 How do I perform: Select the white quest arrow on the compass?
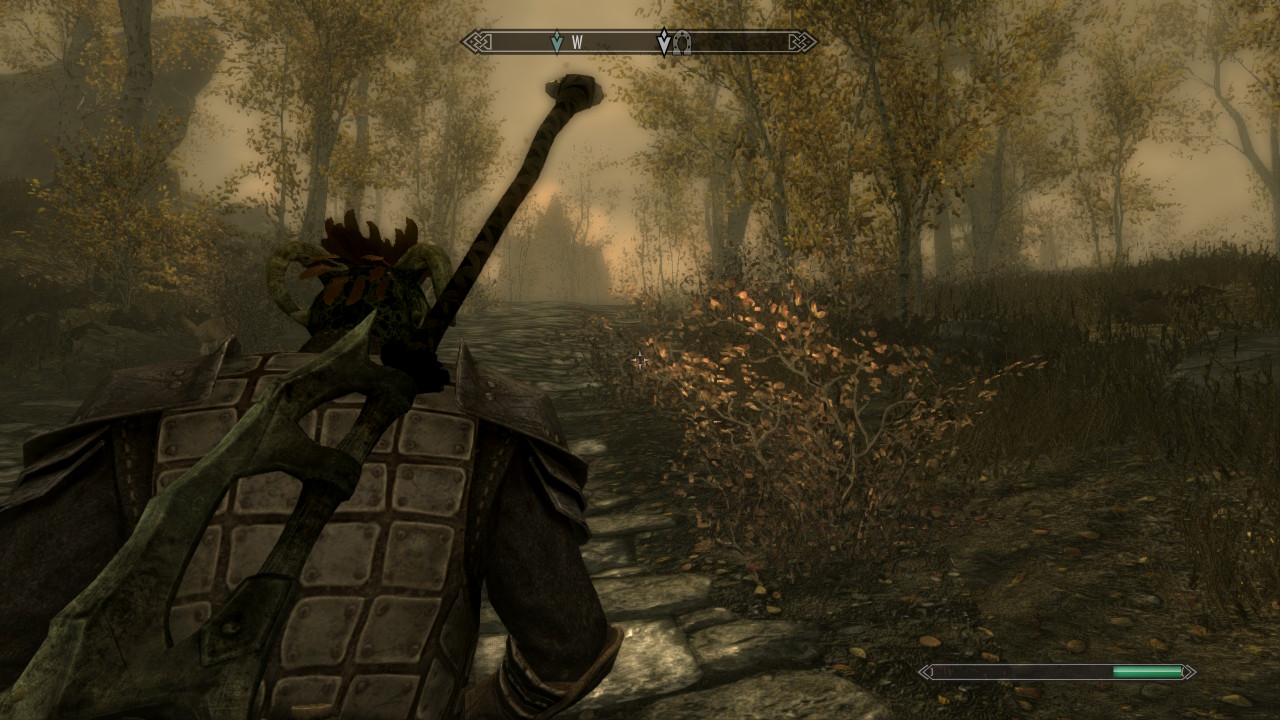(x=664, y=42)
